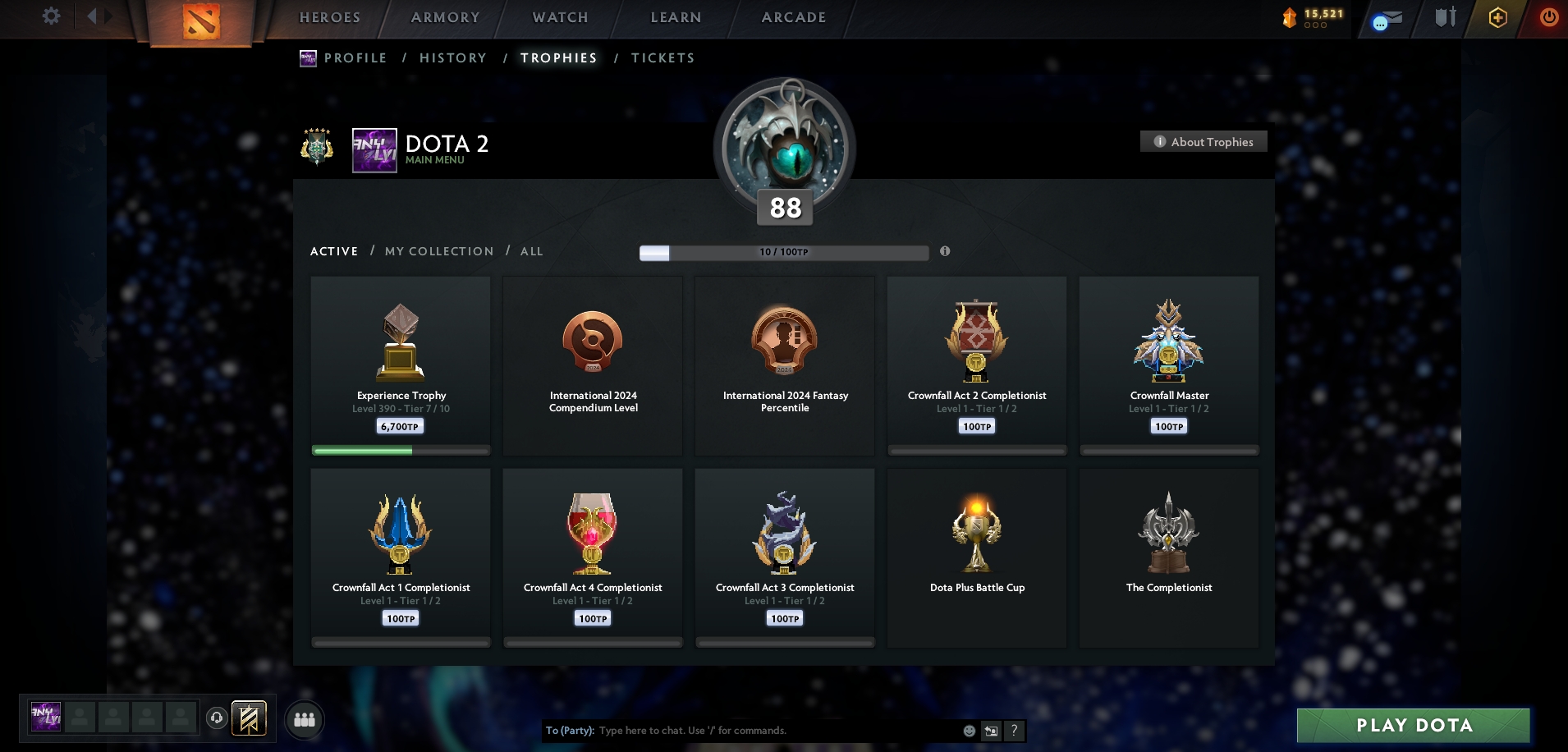Viewport: 1568px width, 752px height.
Task: Switch trophy filter to All
Action: [x=531, y=251]
